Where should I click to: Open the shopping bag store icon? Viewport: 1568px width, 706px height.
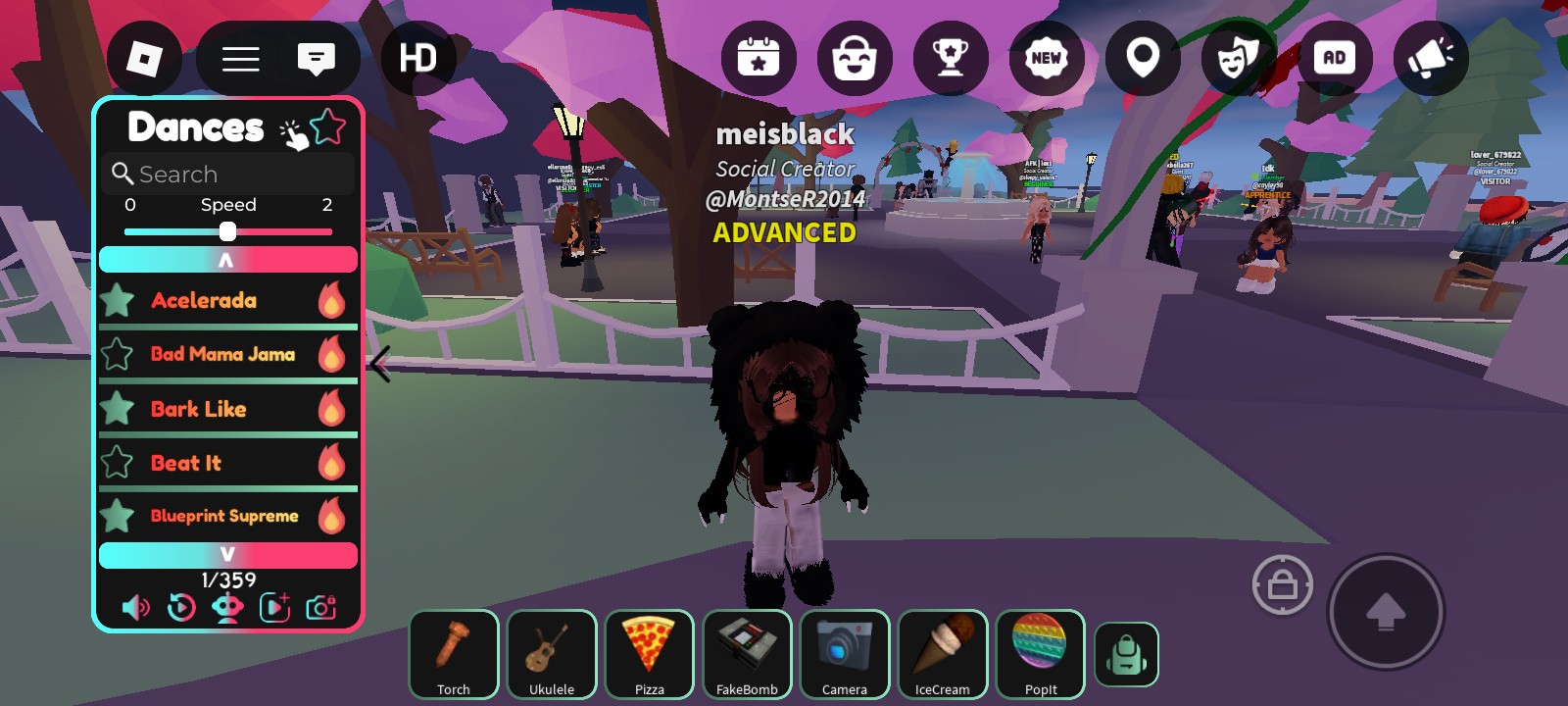(x=855, y=59)
